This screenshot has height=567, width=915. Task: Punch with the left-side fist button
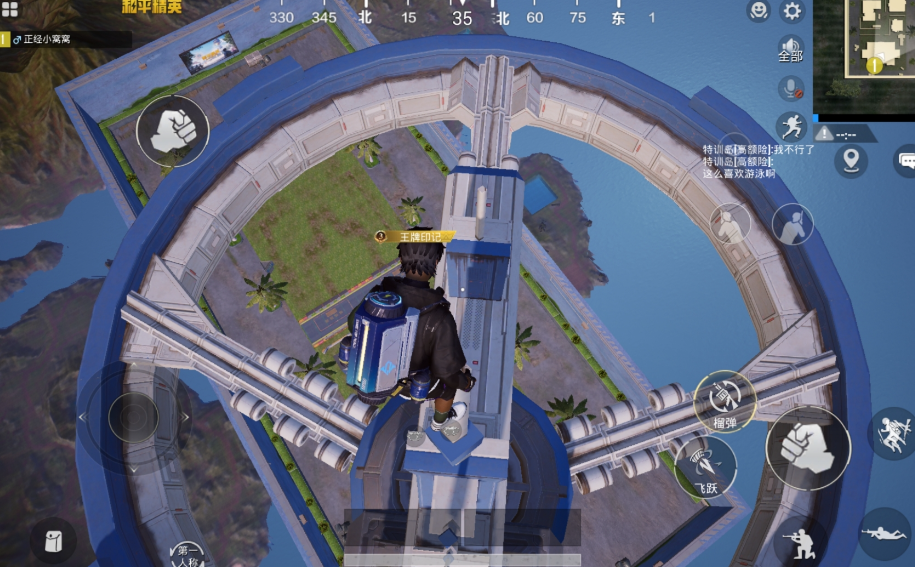click(173, 130)
